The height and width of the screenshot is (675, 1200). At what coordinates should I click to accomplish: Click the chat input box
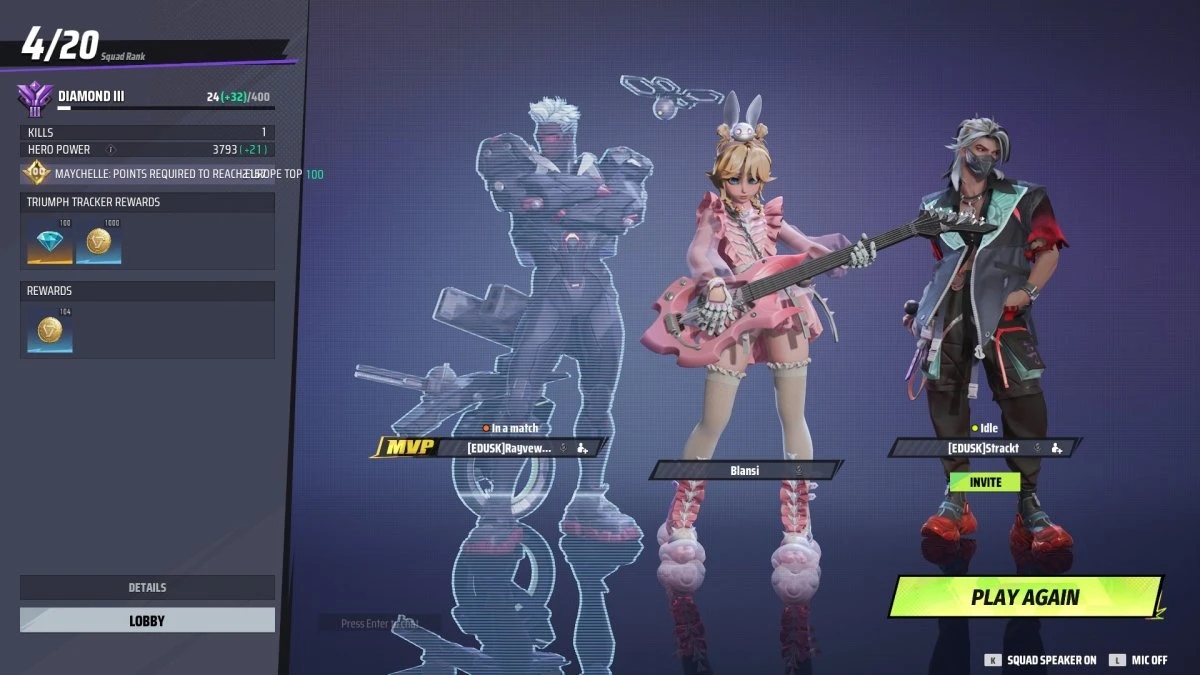pyautogui.click(x=379, y=623)
